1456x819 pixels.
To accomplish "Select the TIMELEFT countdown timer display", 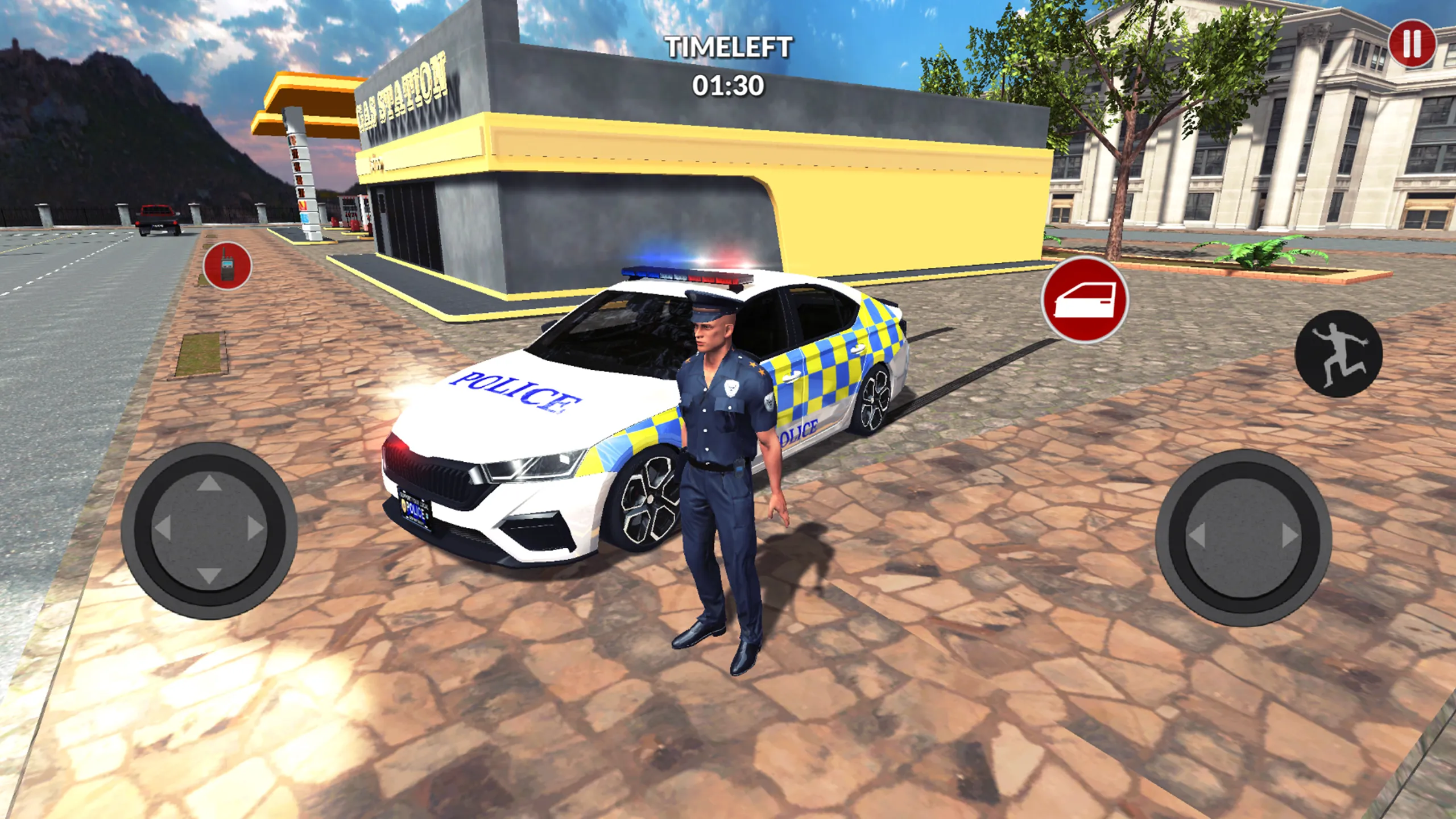I will [x=729, y=65].
